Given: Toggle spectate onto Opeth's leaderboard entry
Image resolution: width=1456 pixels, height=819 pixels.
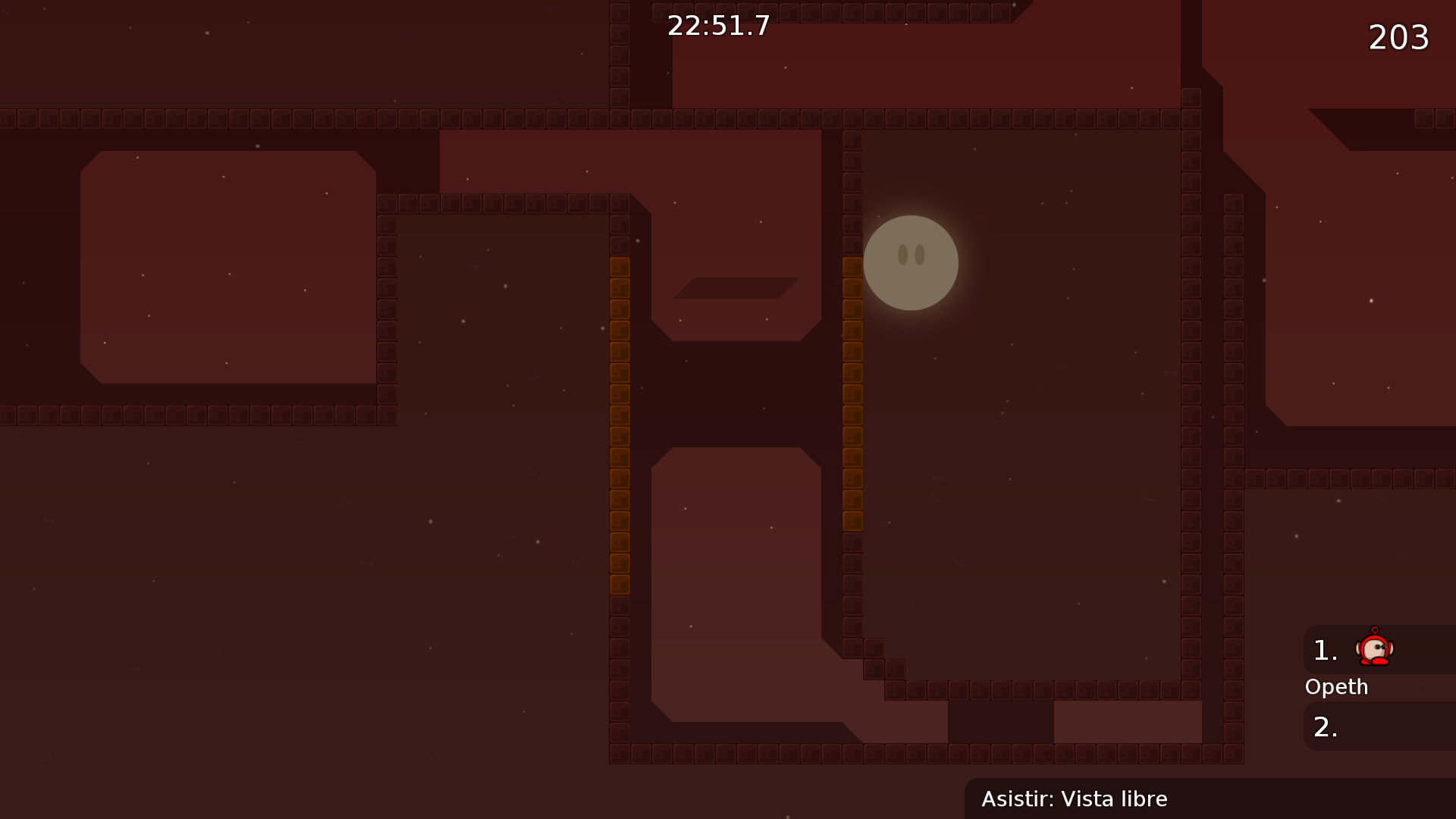Looking at the screenshot, I should (x=1336, y=686).
